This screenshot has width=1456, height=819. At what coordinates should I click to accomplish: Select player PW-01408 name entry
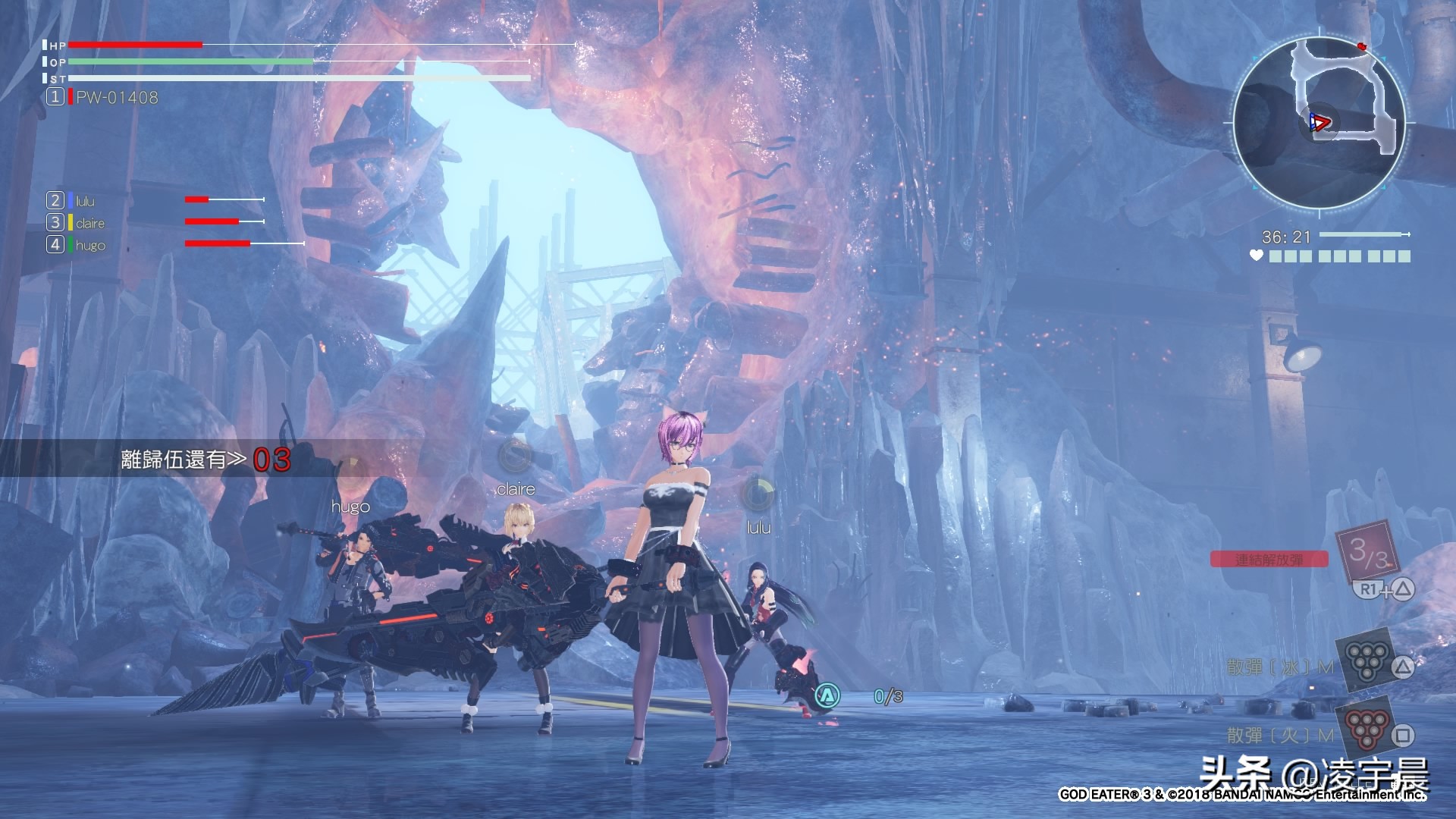(116, 97)
